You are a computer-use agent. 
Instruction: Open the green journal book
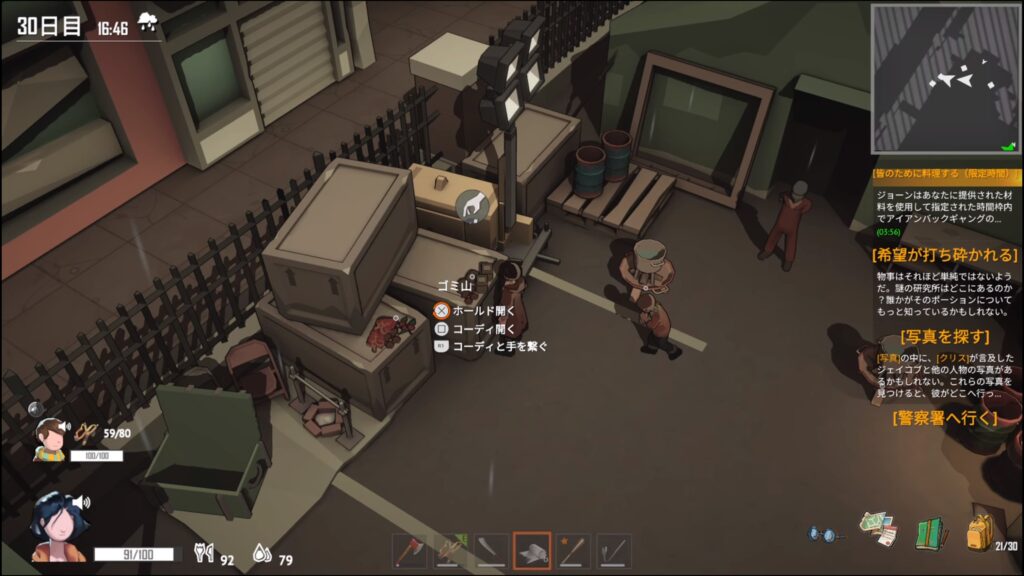coord(930,532)
